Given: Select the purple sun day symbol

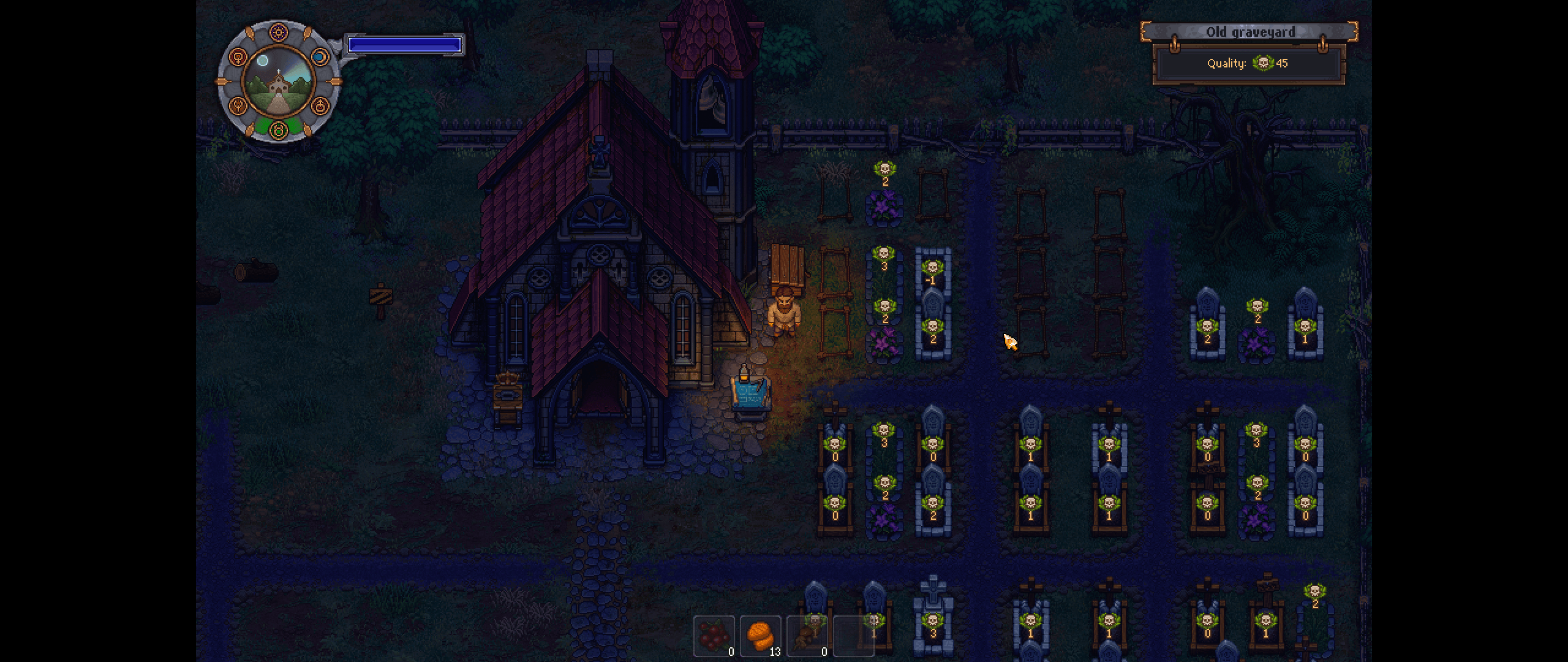Looking at the screenshot, I should tap(279, 33).
